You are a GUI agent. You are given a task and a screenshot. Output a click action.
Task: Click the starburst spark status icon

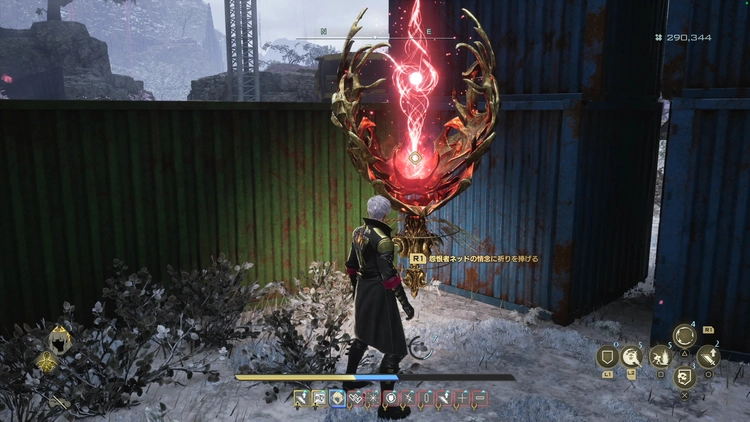tap(373, 398)
